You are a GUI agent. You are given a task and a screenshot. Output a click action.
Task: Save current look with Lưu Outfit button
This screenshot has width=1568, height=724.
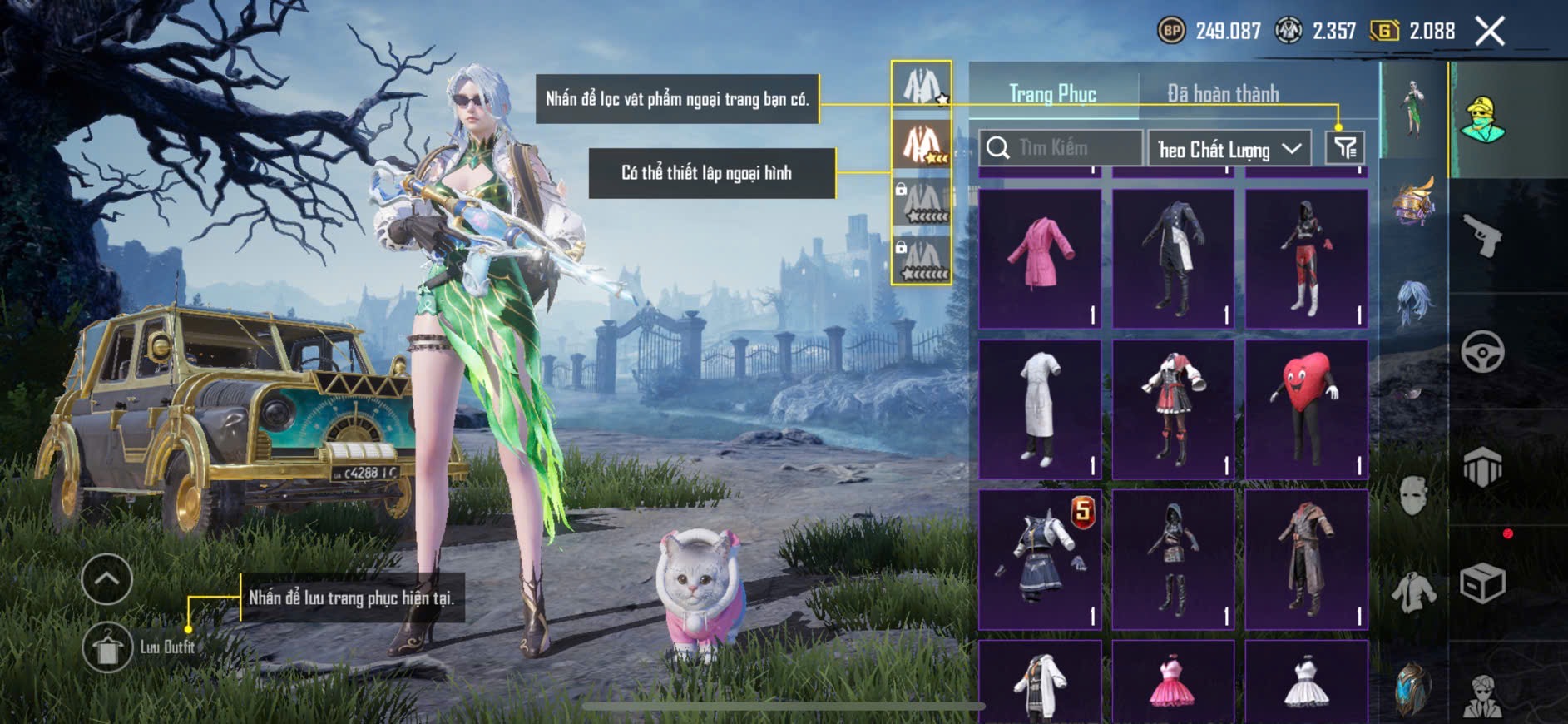[108, 647]
